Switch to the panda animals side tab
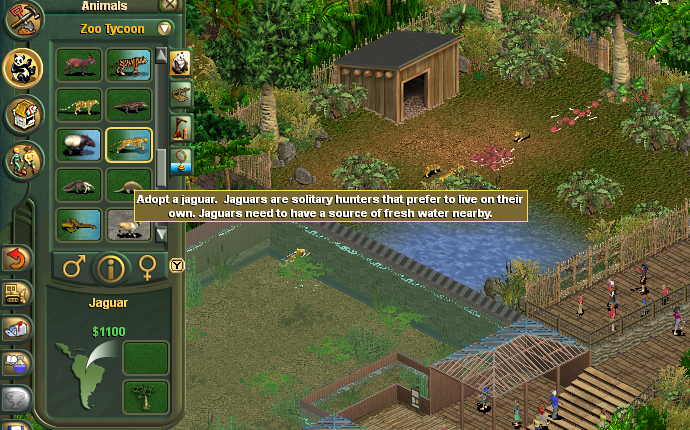Viewport: 690px width, 430px height. (x=181, y=64)
